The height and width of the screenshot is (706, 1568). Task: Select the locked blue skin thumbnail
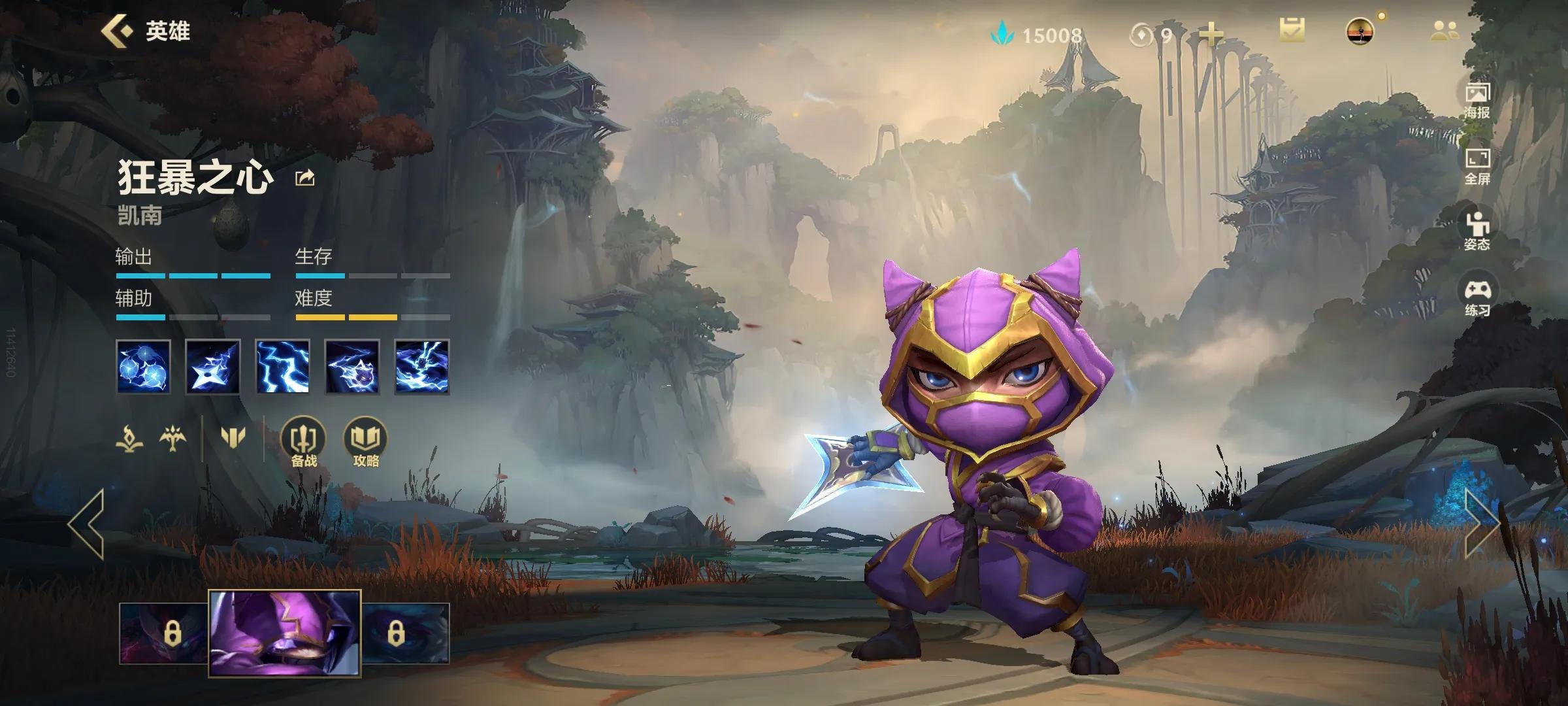click(x=405, y=633)
